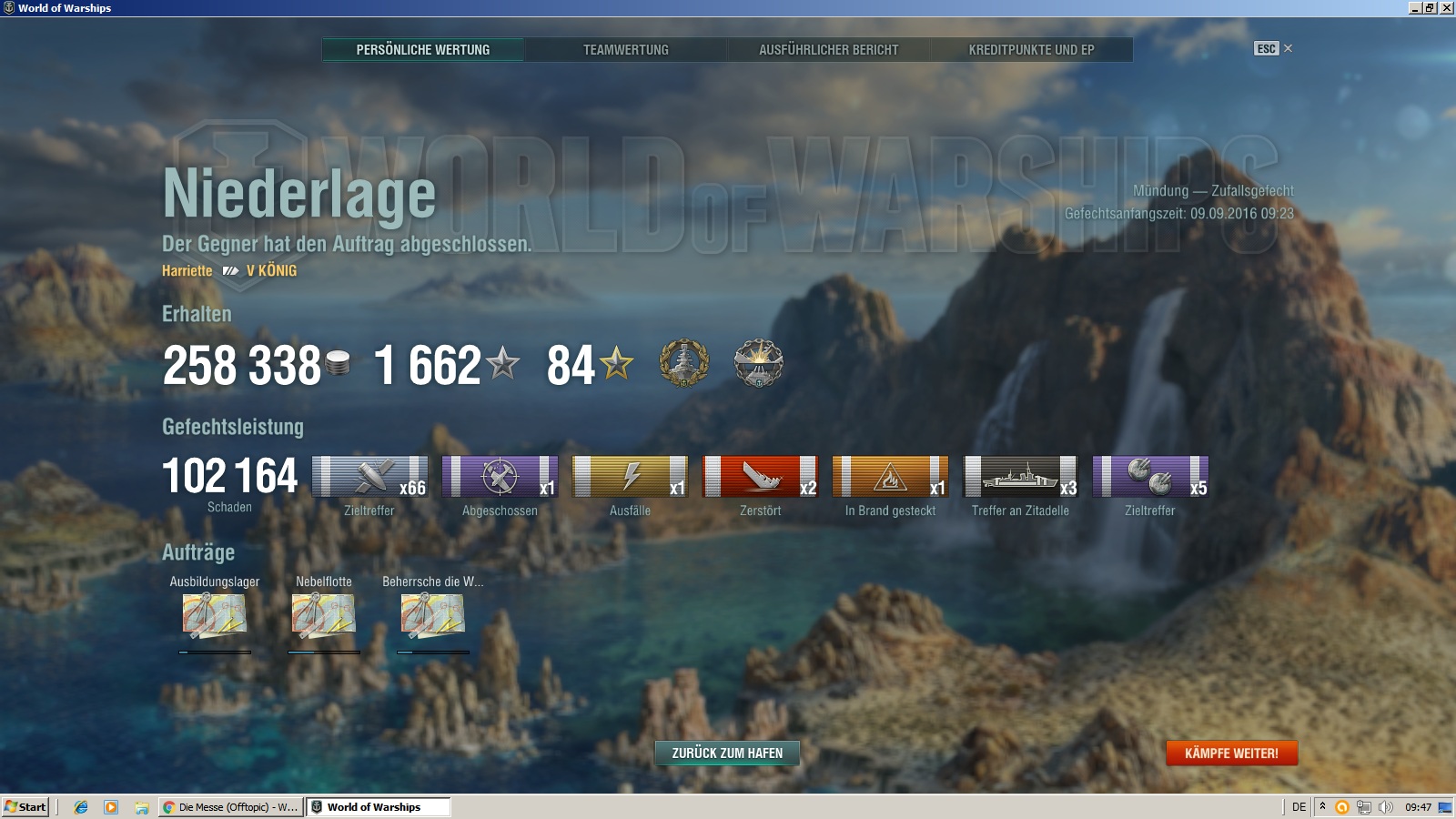Start another battle with Kämpfe weiter!
Screen dimensions: 1456x819
[x=1231, y=753]
